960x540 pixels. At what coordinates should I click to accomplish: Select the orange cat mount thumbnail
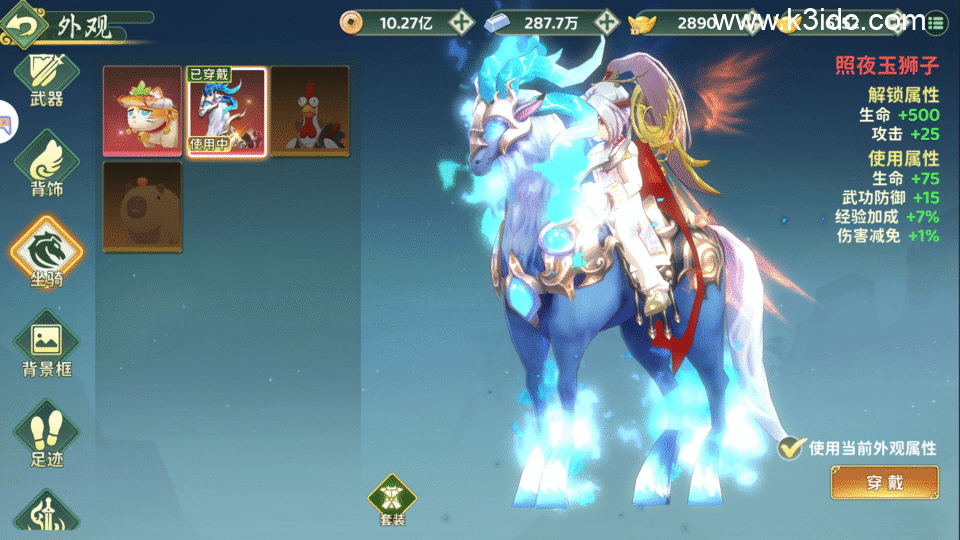tap(143, 111)
